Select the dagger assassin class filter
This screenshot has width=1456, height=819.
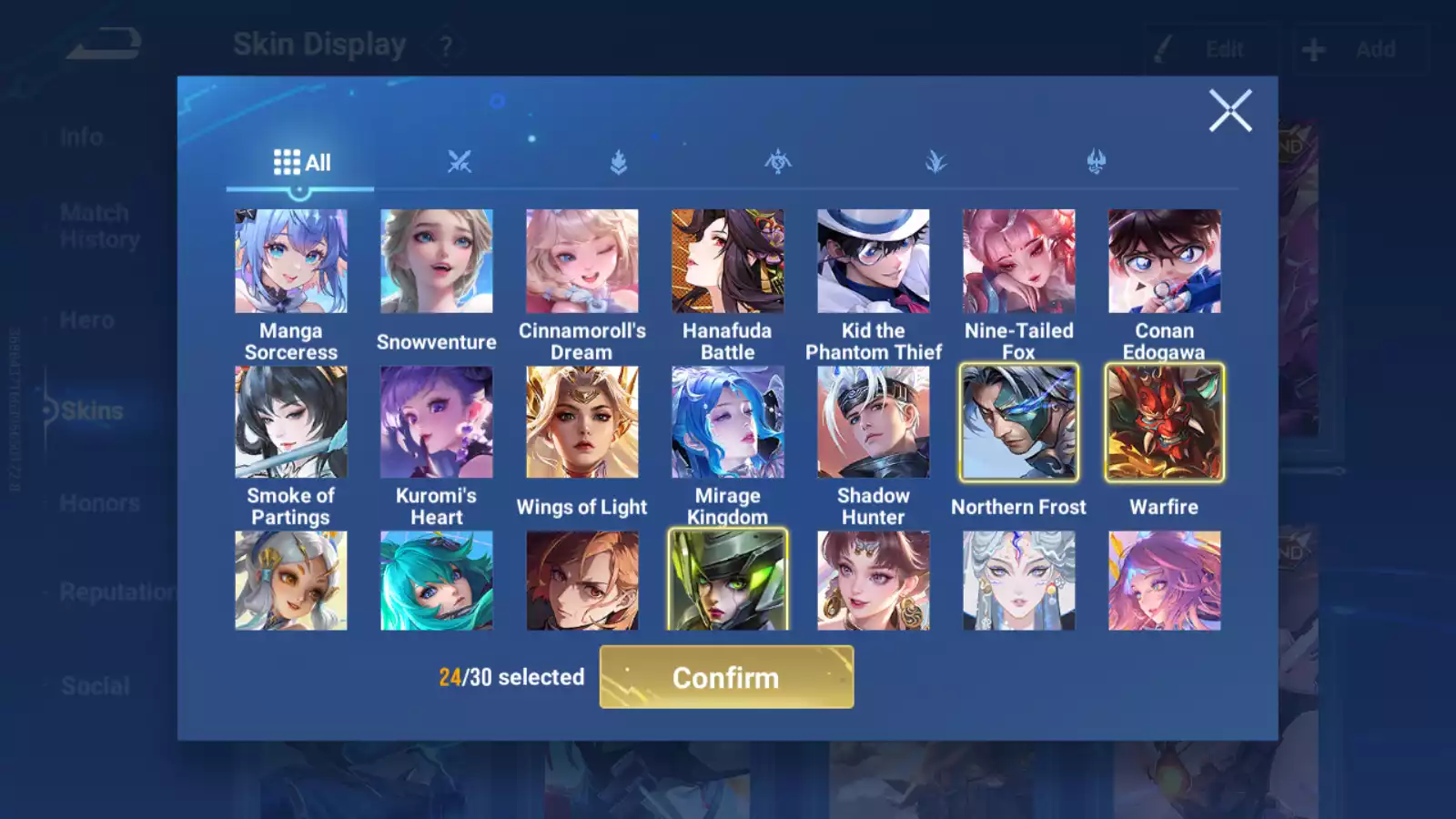coord(938,161)
